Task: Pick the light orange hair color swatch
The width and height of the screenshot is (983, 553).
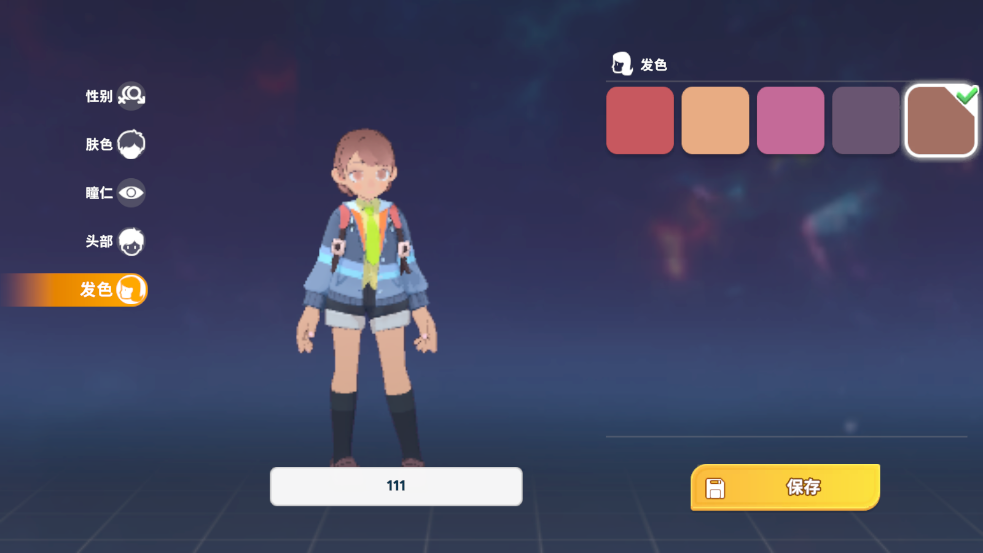Action: (715, 120)
